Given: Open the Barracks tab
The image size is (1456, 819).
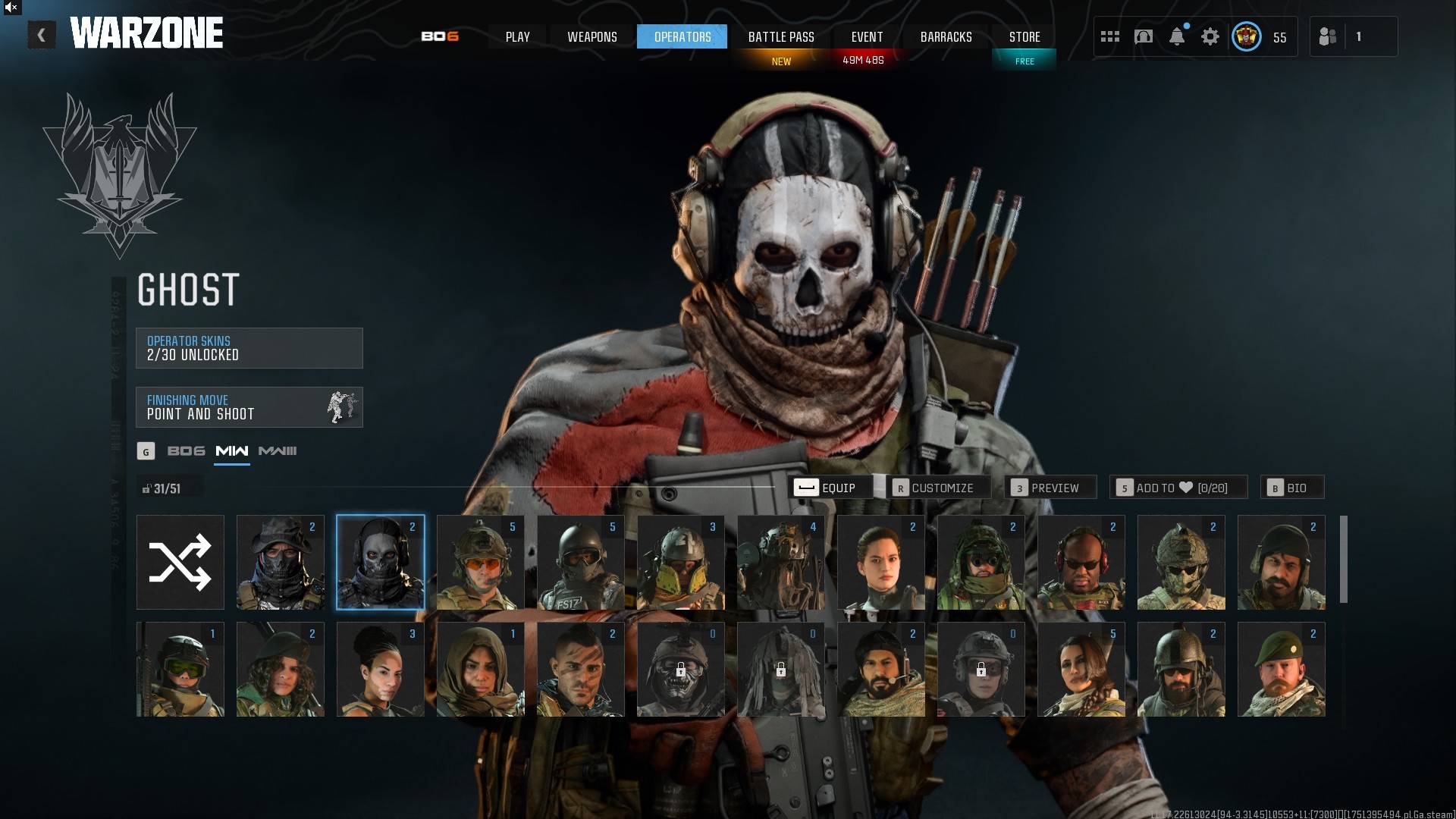Looking at the screenshot, I should pos(946,37).
